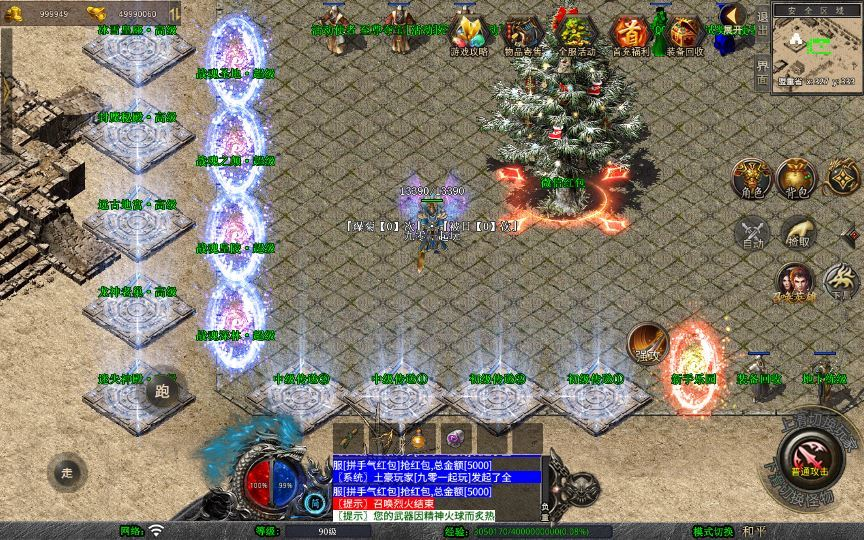Switch movement to 跑 run mode
Viewport: 864px width, 540px height.
pyautogui.click(x=162, y=392)
